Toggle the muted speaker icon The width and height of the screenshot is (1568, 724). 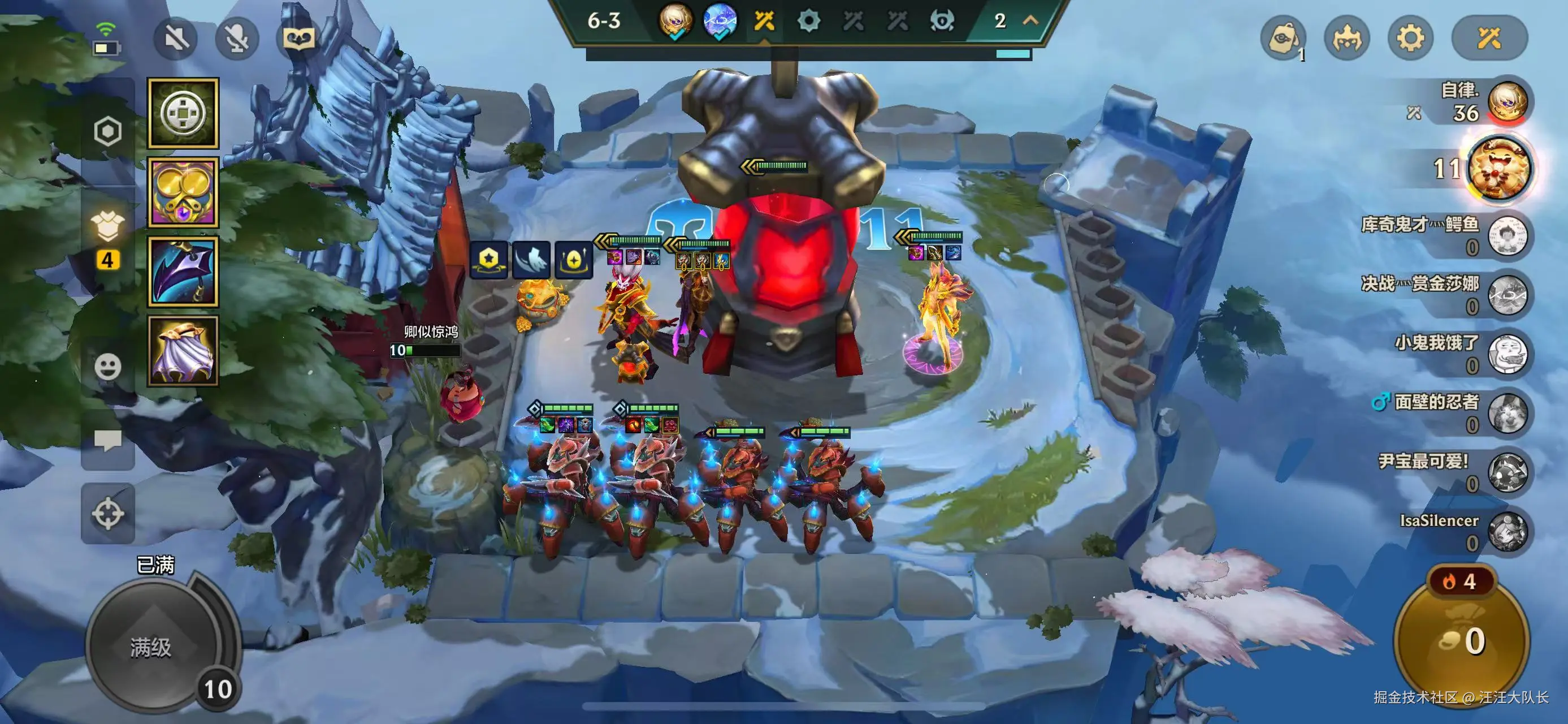pyautogui.click(x=176, y=39)
